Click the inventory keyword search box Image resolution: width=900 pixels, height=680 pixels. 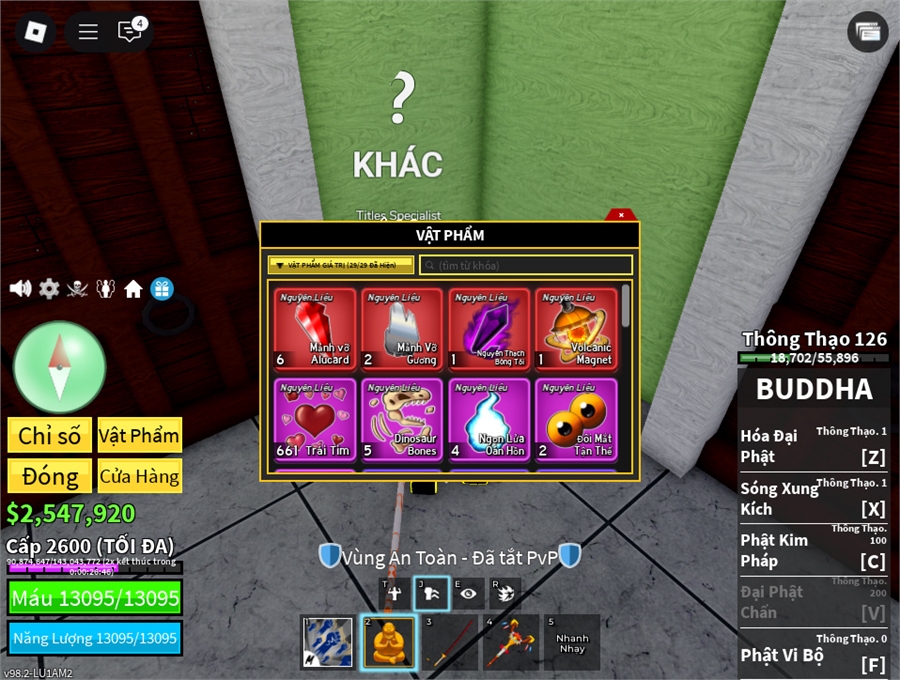click(x=526, y=265)
